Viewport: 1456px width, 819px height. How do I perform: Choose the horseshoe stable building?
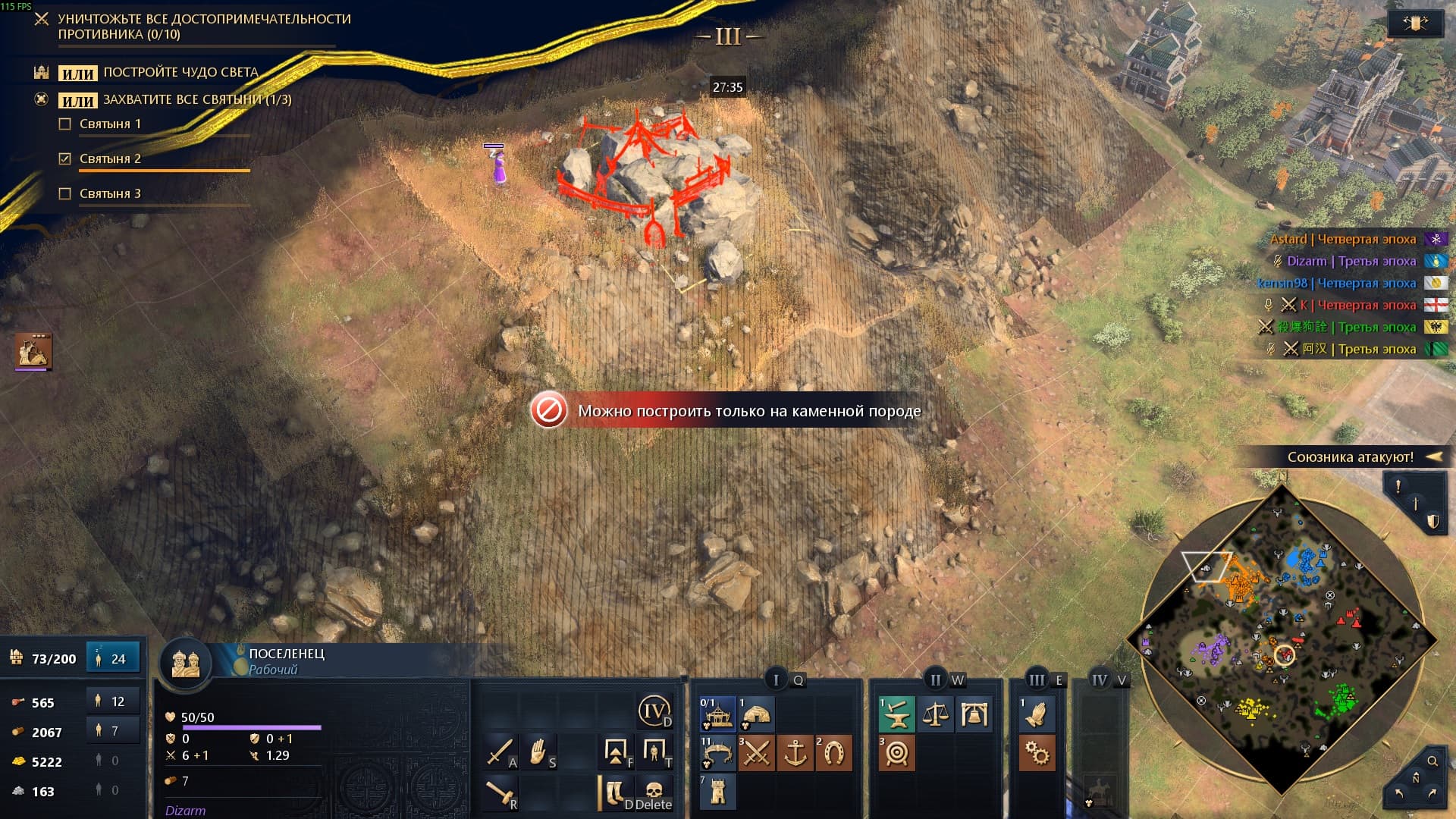point(833,753)
